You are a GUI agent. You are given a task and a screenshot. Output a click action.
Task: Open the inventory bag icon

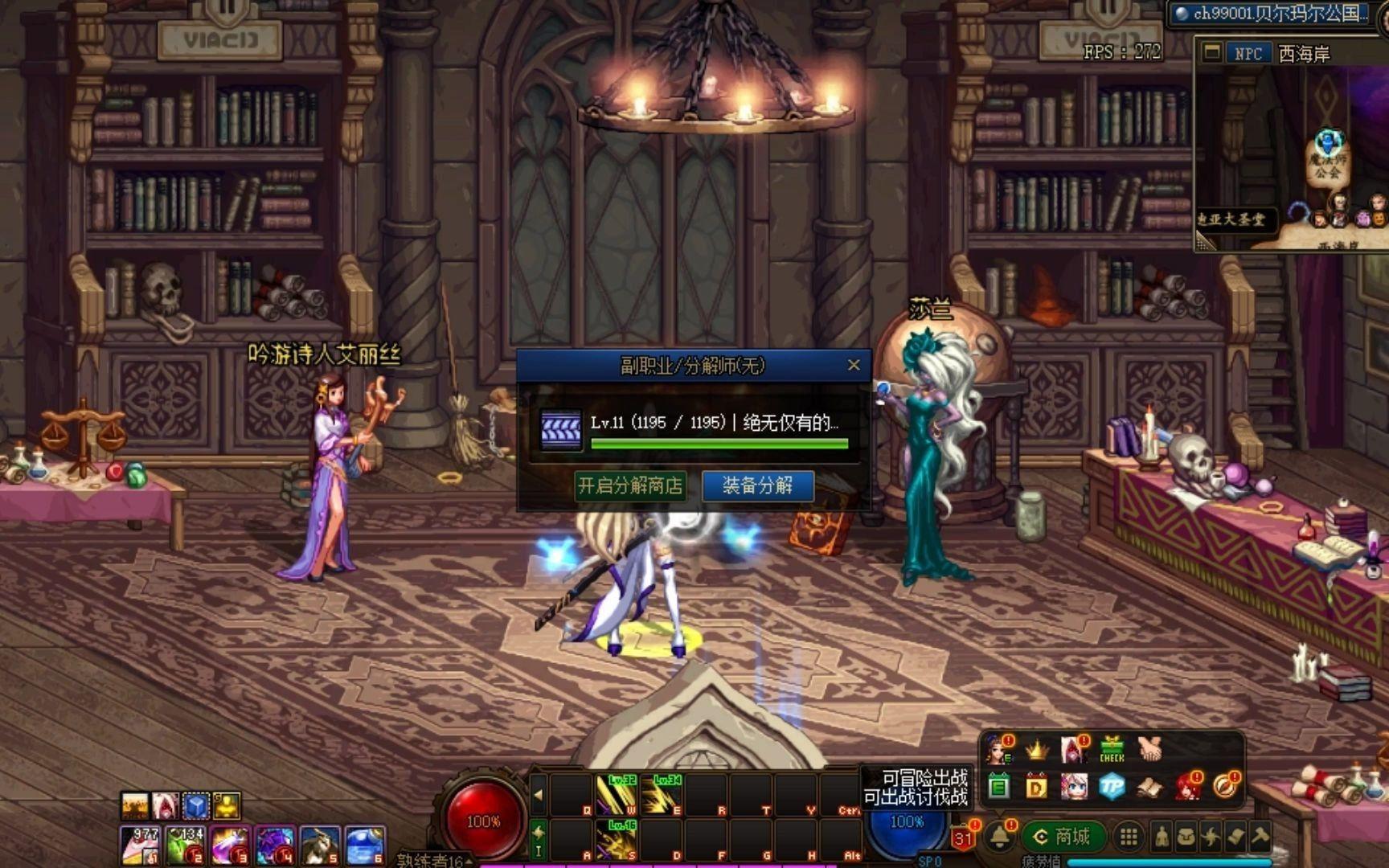pos(1186,837)
